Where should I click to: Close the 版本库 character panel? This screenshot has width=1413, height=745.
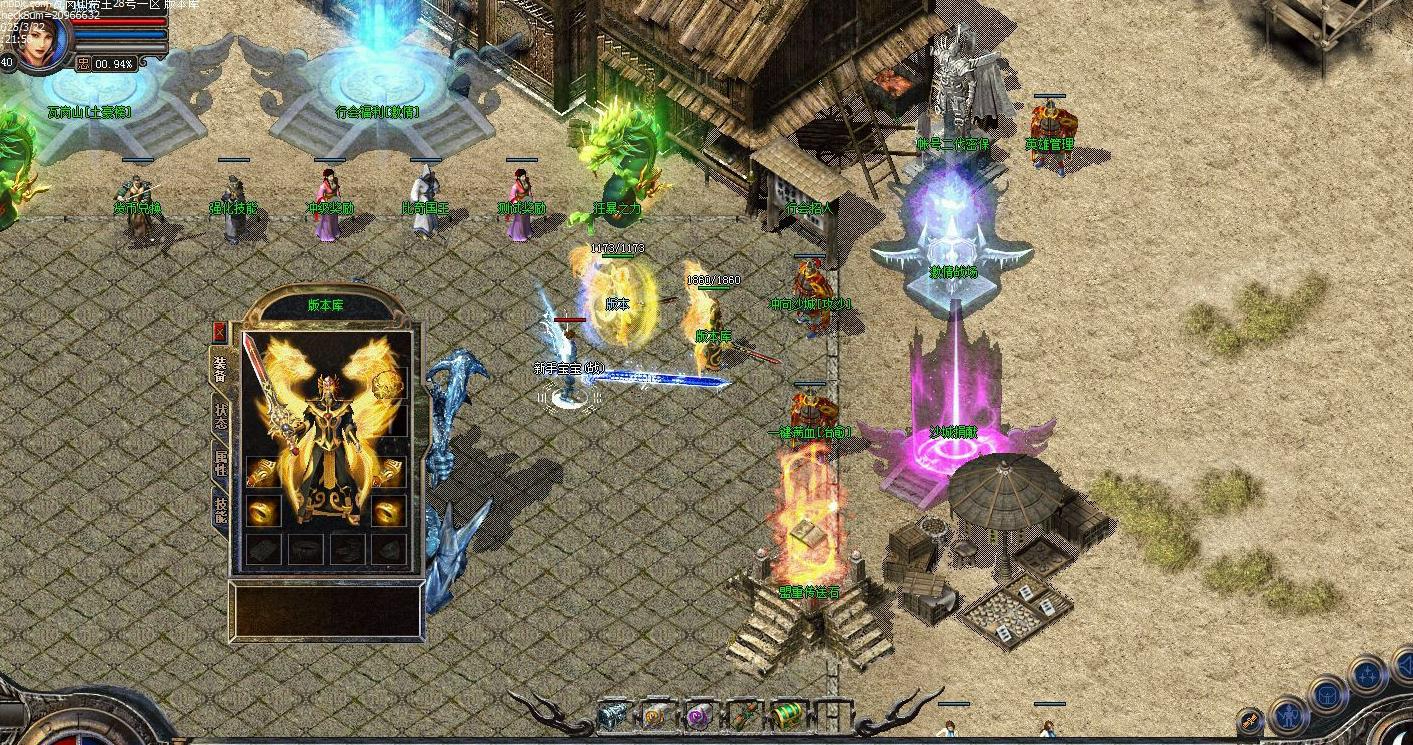click(220, 332)
